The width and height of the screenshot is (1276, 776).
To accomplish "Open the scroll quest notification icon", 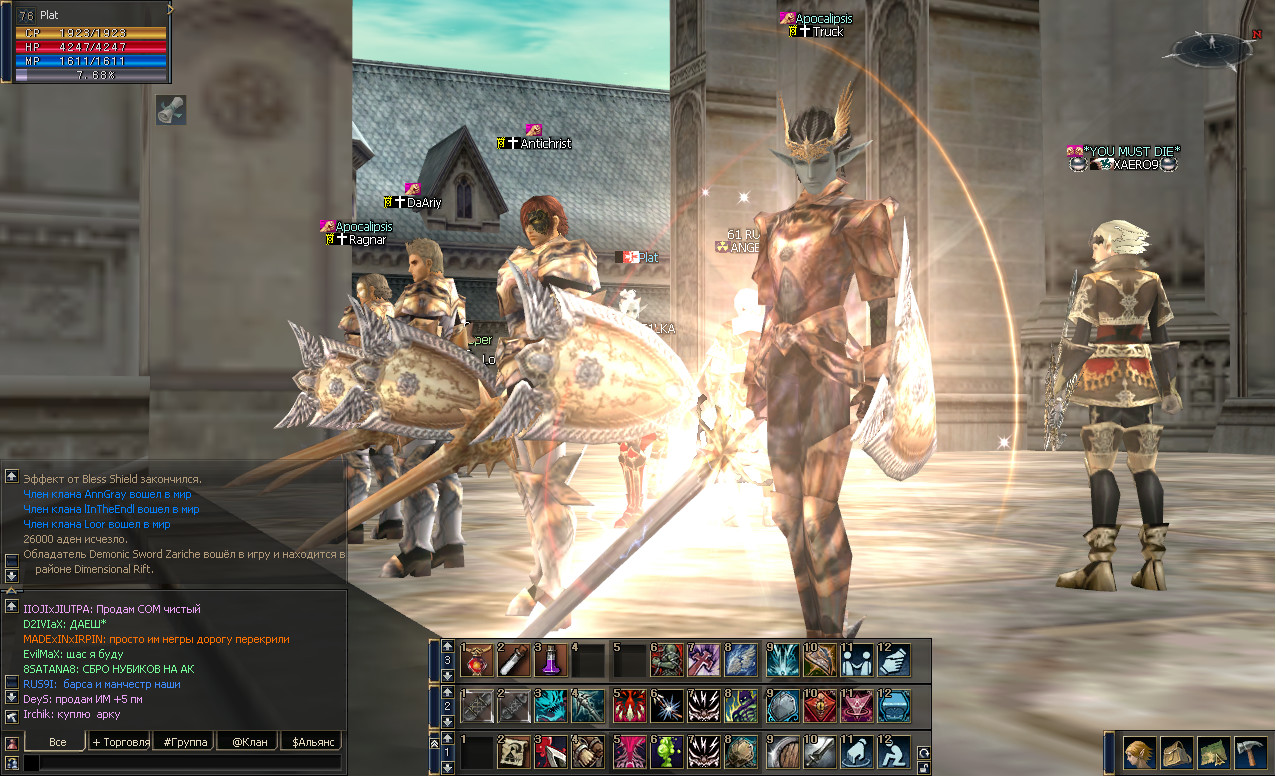I will tap(171, 110).
